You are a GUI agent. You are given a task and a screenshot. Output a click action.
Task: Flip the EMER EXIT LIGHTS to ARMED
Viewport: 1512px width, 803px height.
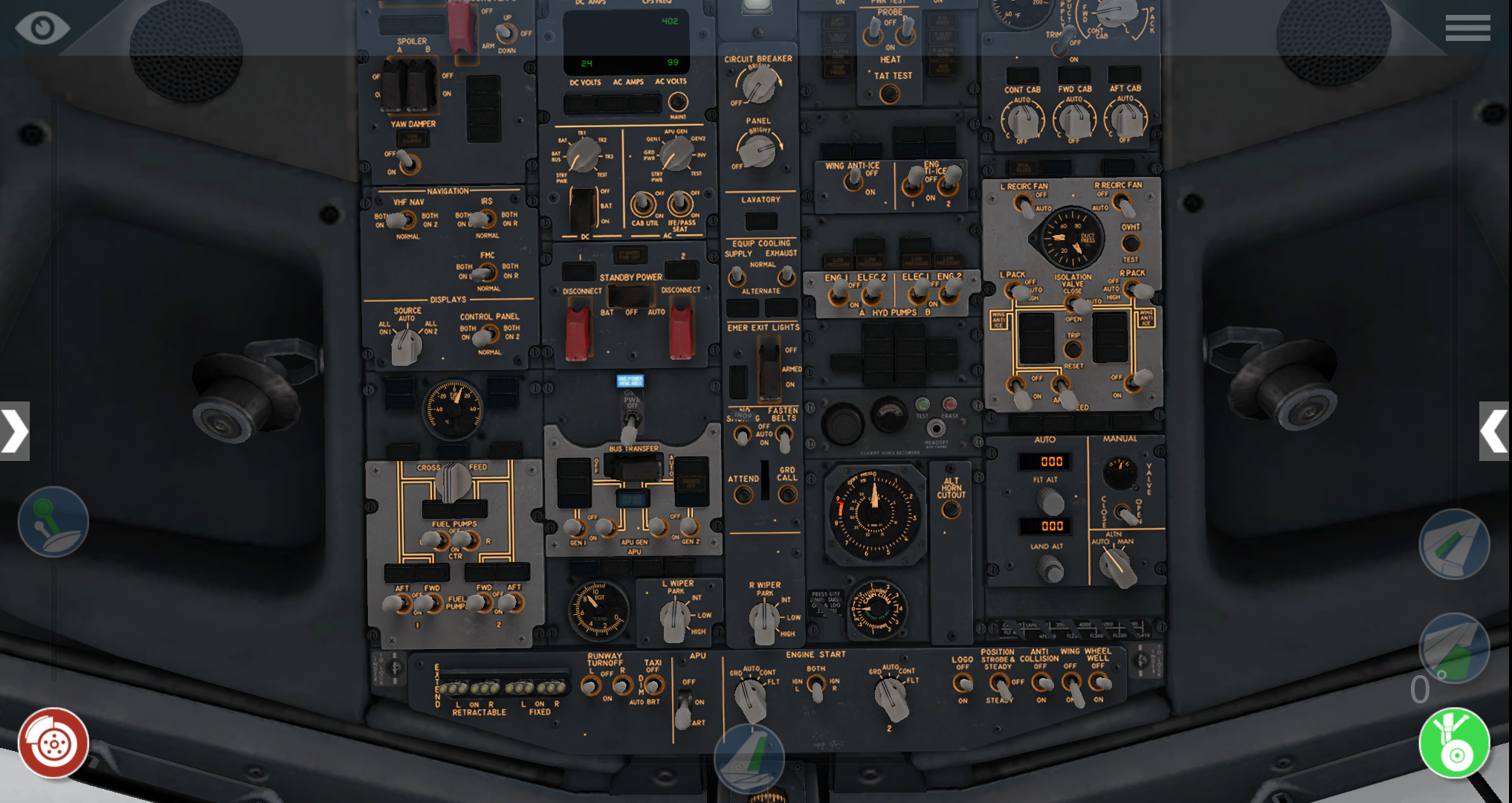(768, 368)
